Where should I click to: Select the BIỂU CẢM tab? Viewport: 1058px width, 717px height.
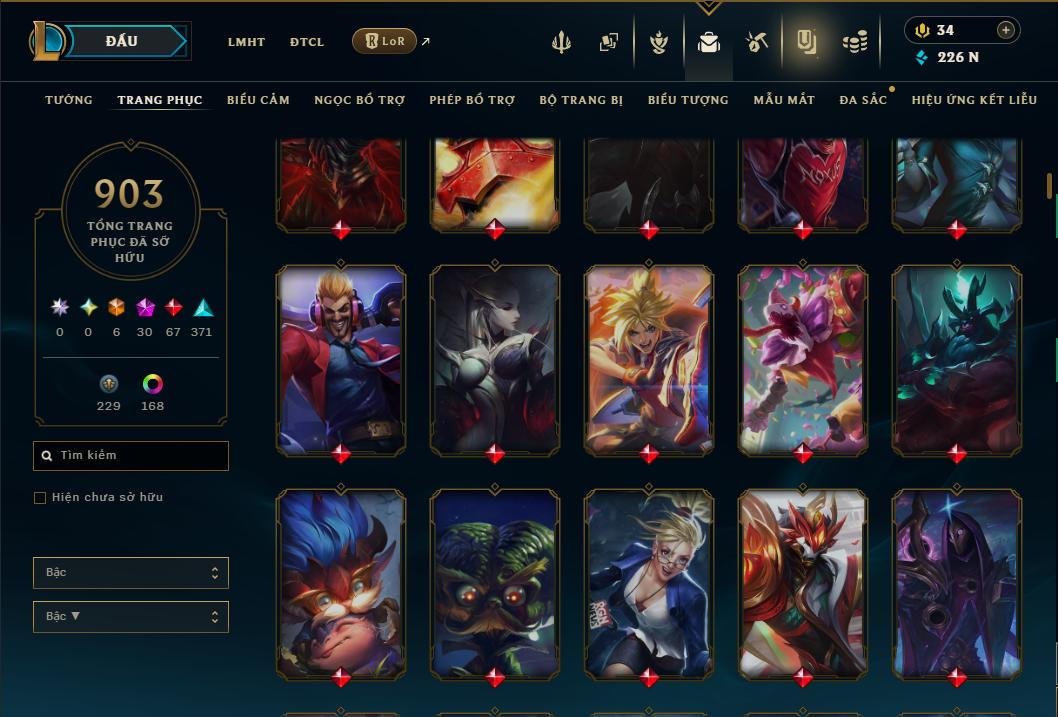click(x=258, y=100)
